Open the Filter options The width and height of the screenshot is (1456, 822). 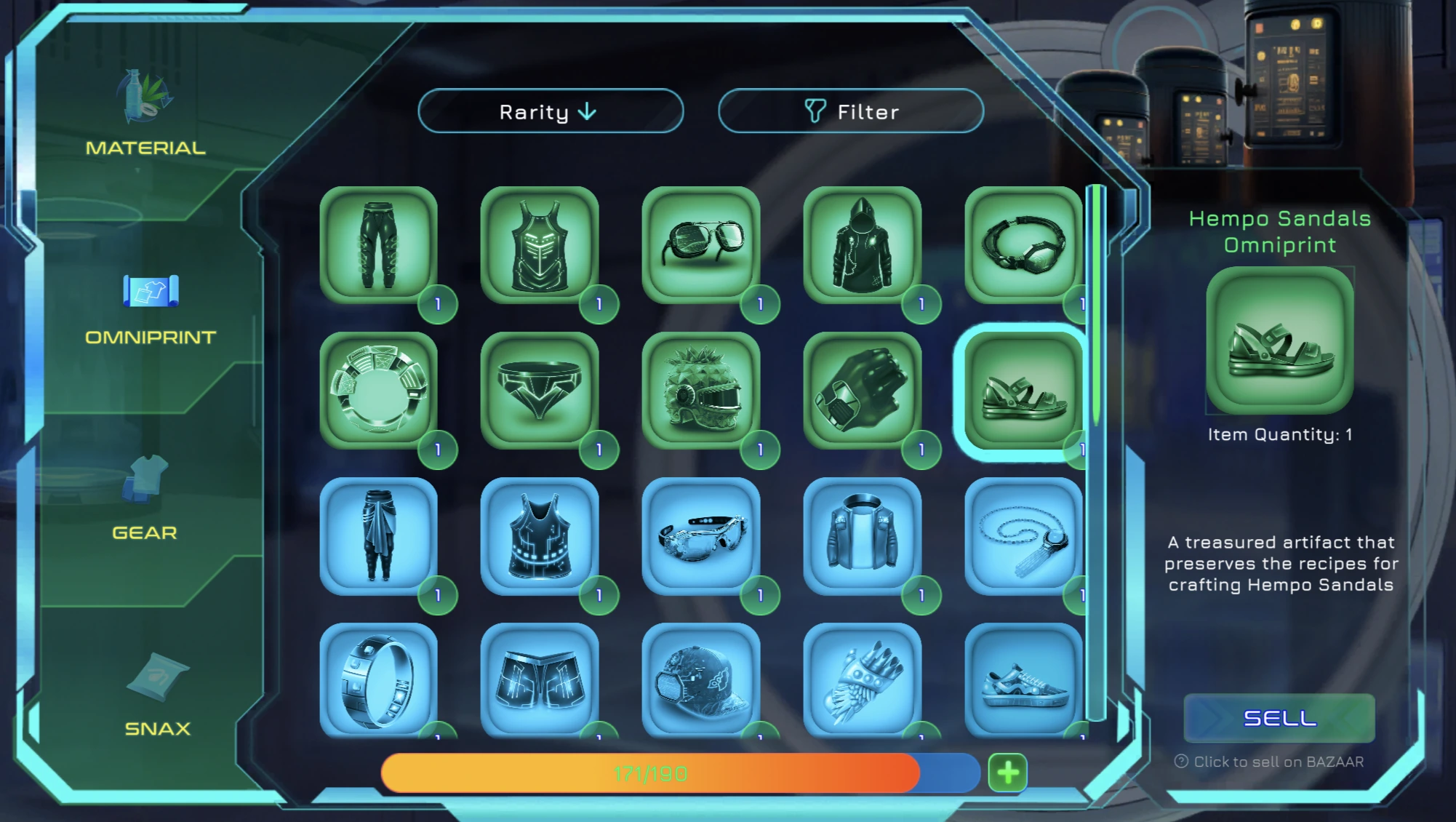(x=851, y=111)
